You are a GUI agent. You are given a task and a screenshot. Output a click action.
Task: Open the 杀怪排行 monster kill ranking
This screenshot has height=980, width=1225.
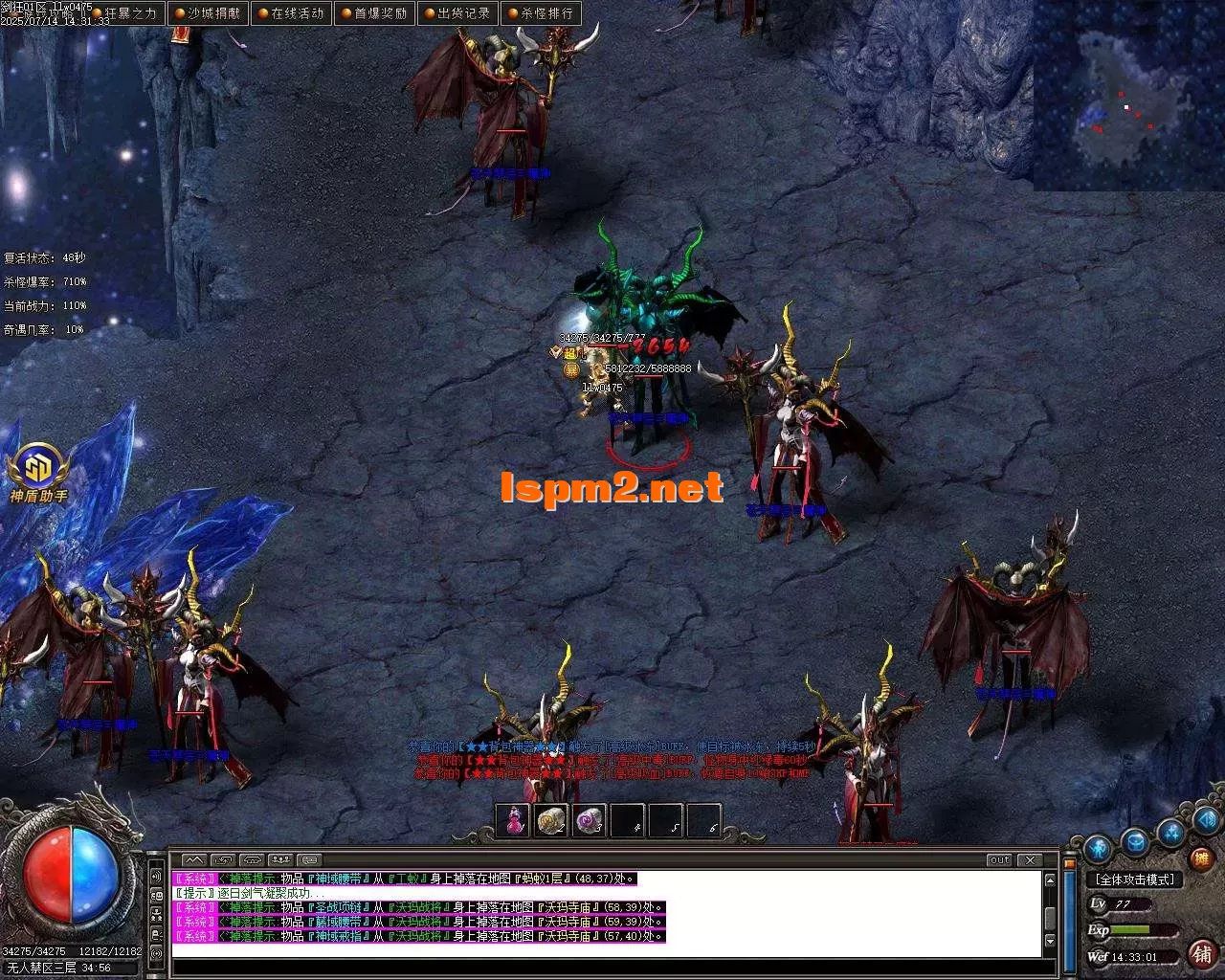[x=542, y=12]
